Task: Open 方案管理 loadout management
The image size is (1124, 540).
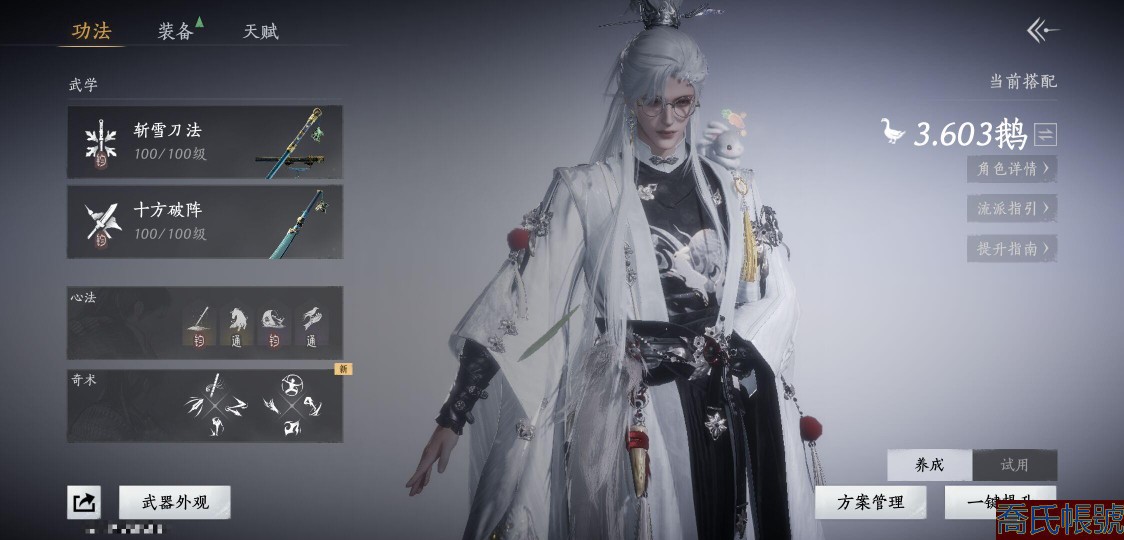Action: (x=870, y=502)
